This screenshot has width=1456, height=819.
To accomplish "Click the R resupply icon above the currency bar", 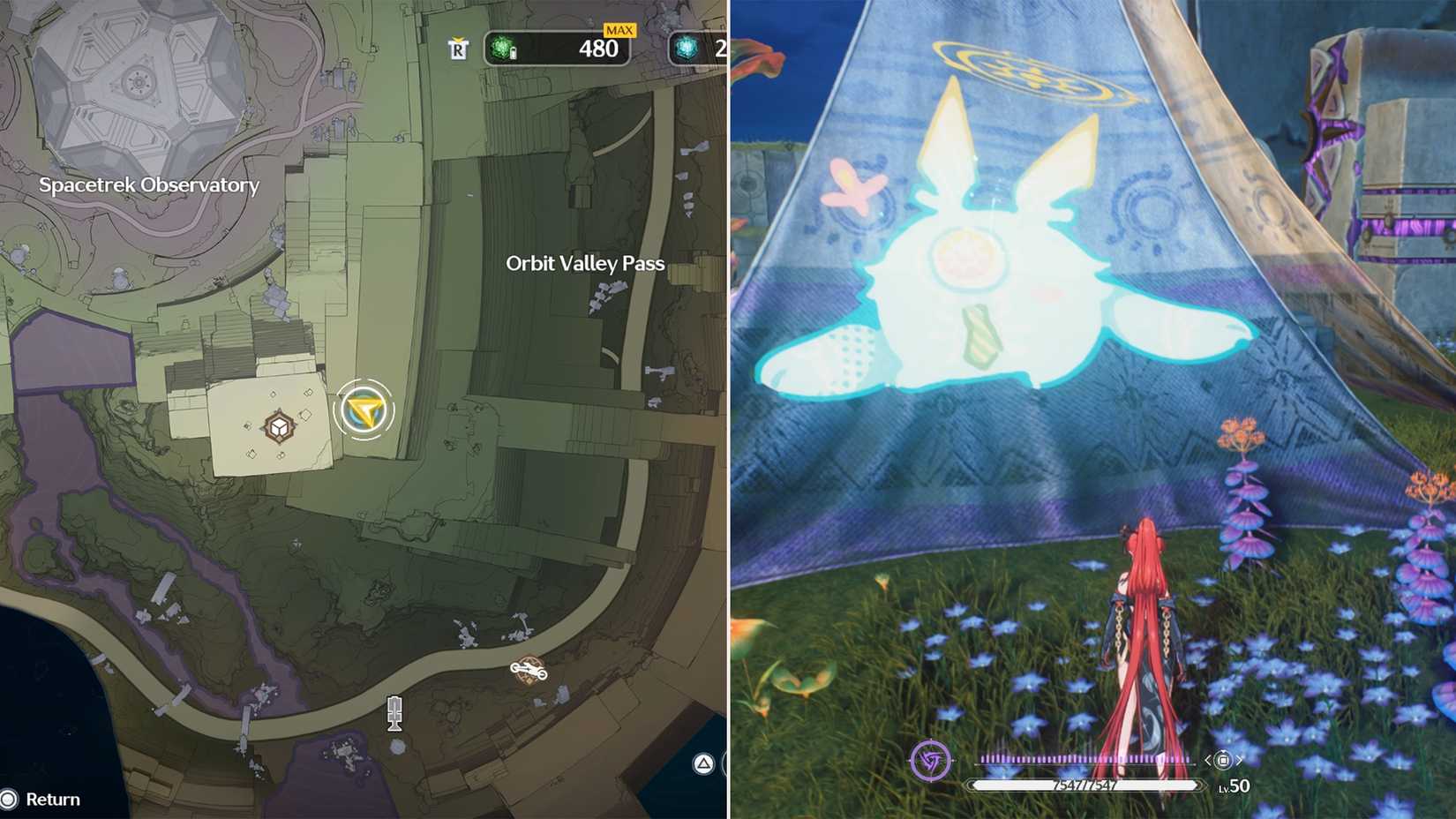I will (457, 50).
